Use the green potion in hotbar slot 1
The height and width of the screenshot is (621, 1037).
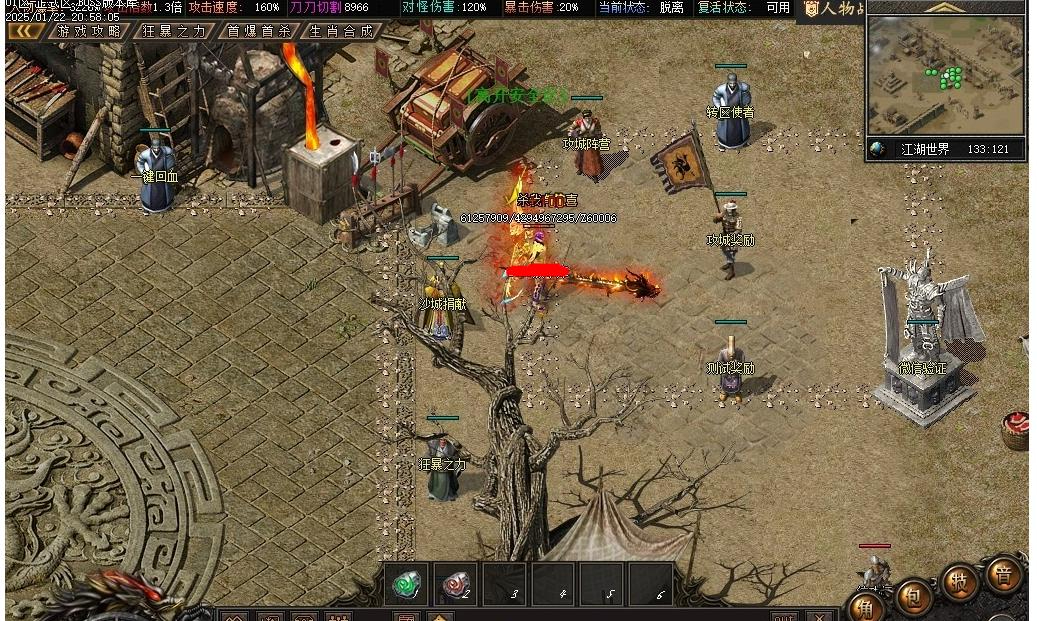pyautogui.click(x=406, y=583)
